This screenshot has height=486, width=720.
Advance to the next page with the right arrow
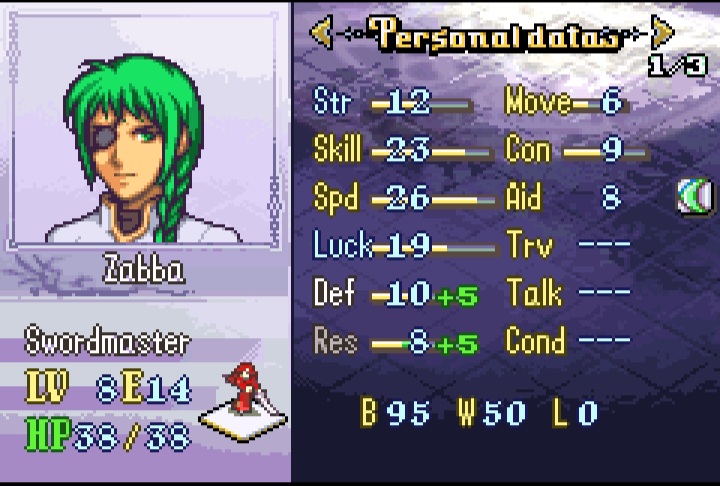[661, 34]
